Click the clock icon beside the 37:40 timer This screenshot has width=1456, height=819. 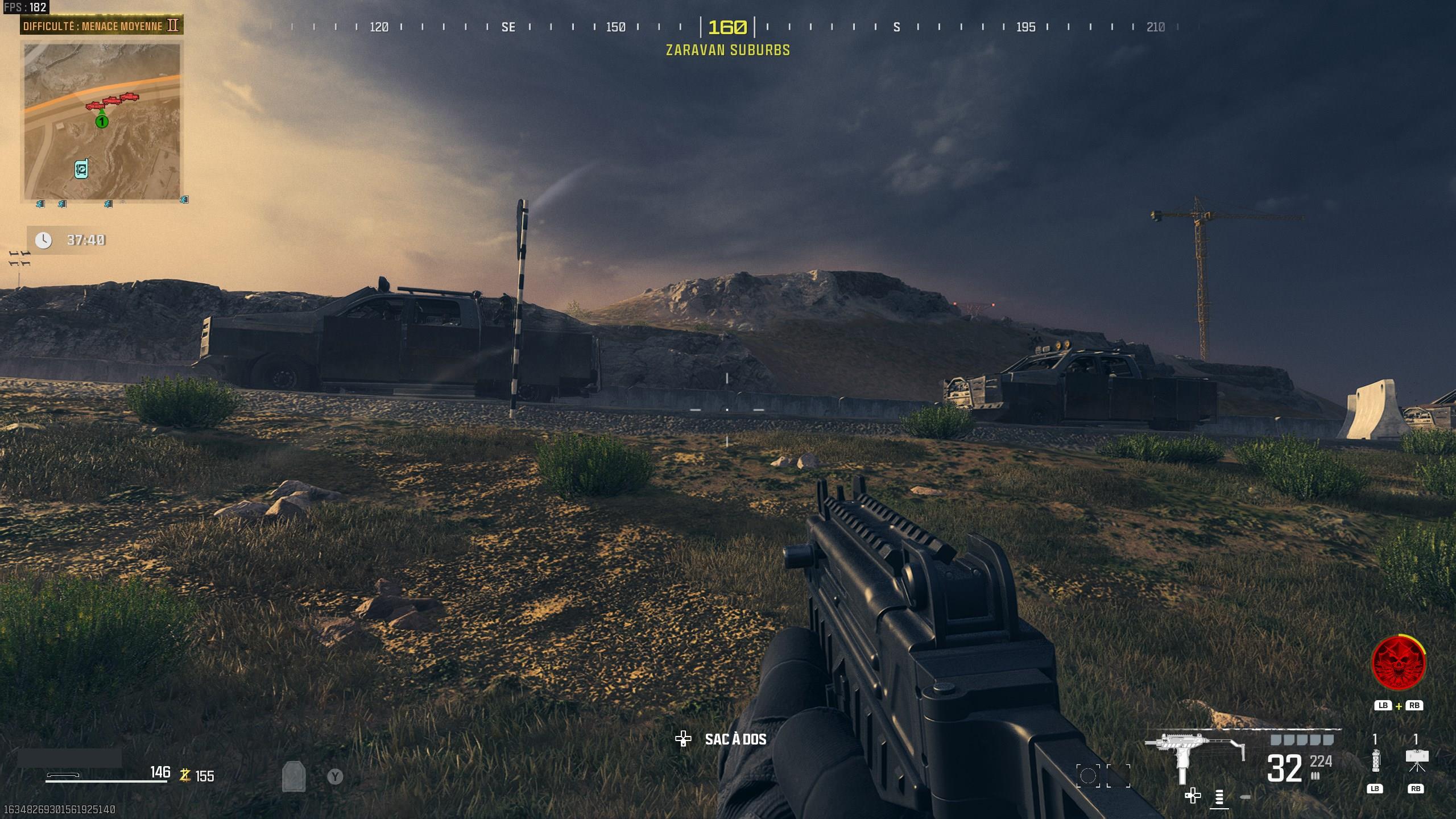tap(43, 240)
